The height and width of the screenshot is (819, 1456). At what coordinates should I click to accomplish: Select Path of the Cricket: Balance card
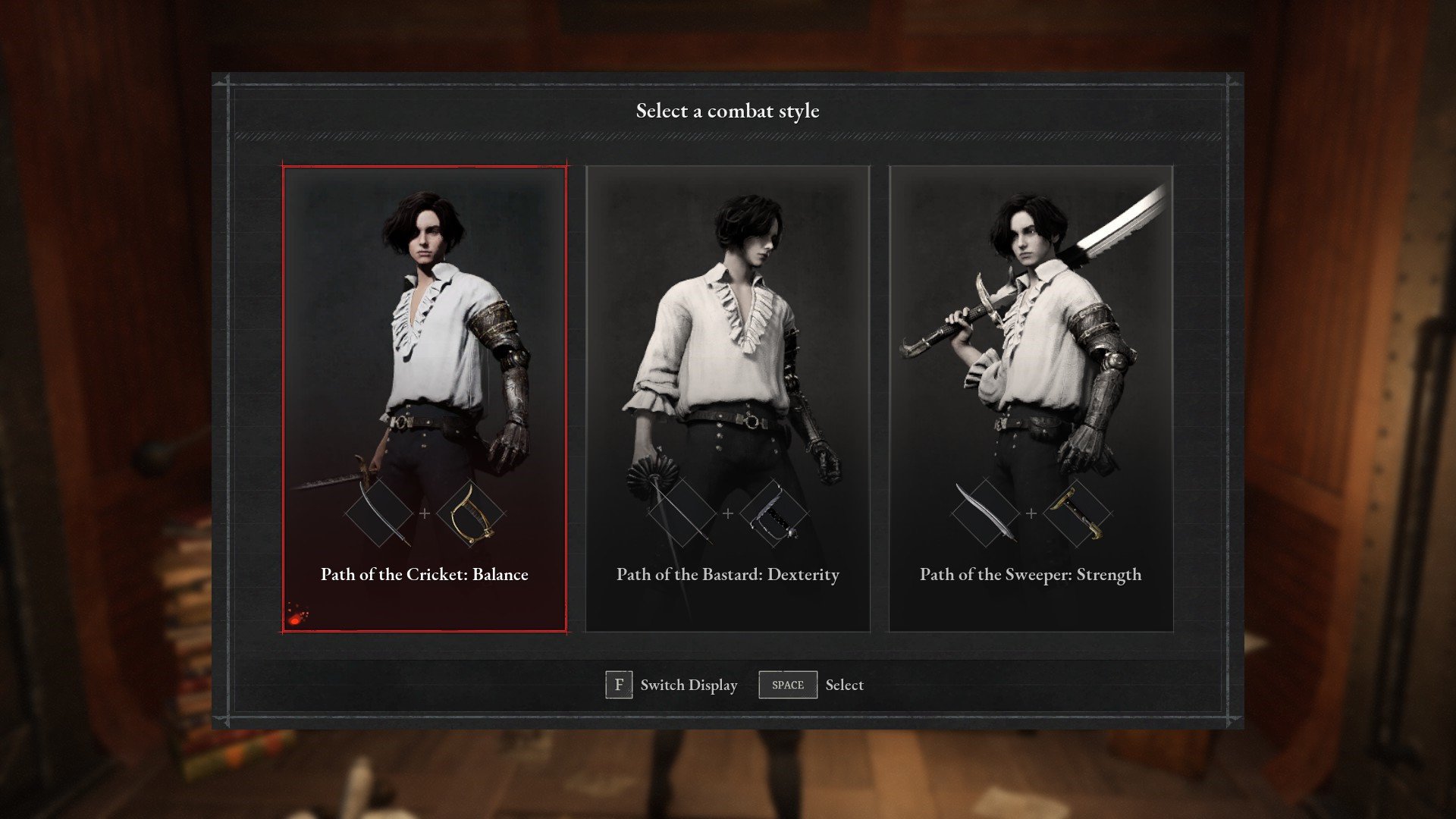pyautogui.click(x=424, y=399)
